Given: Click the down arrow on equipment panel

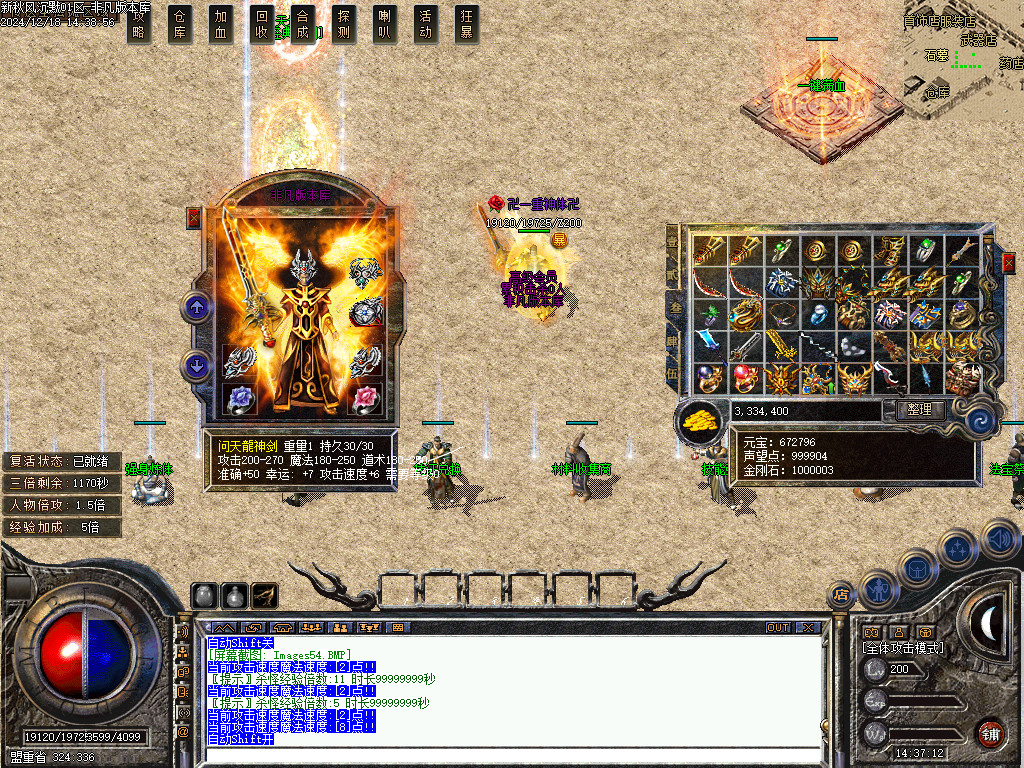Looking at the screenshot, I should click(196, 366).
